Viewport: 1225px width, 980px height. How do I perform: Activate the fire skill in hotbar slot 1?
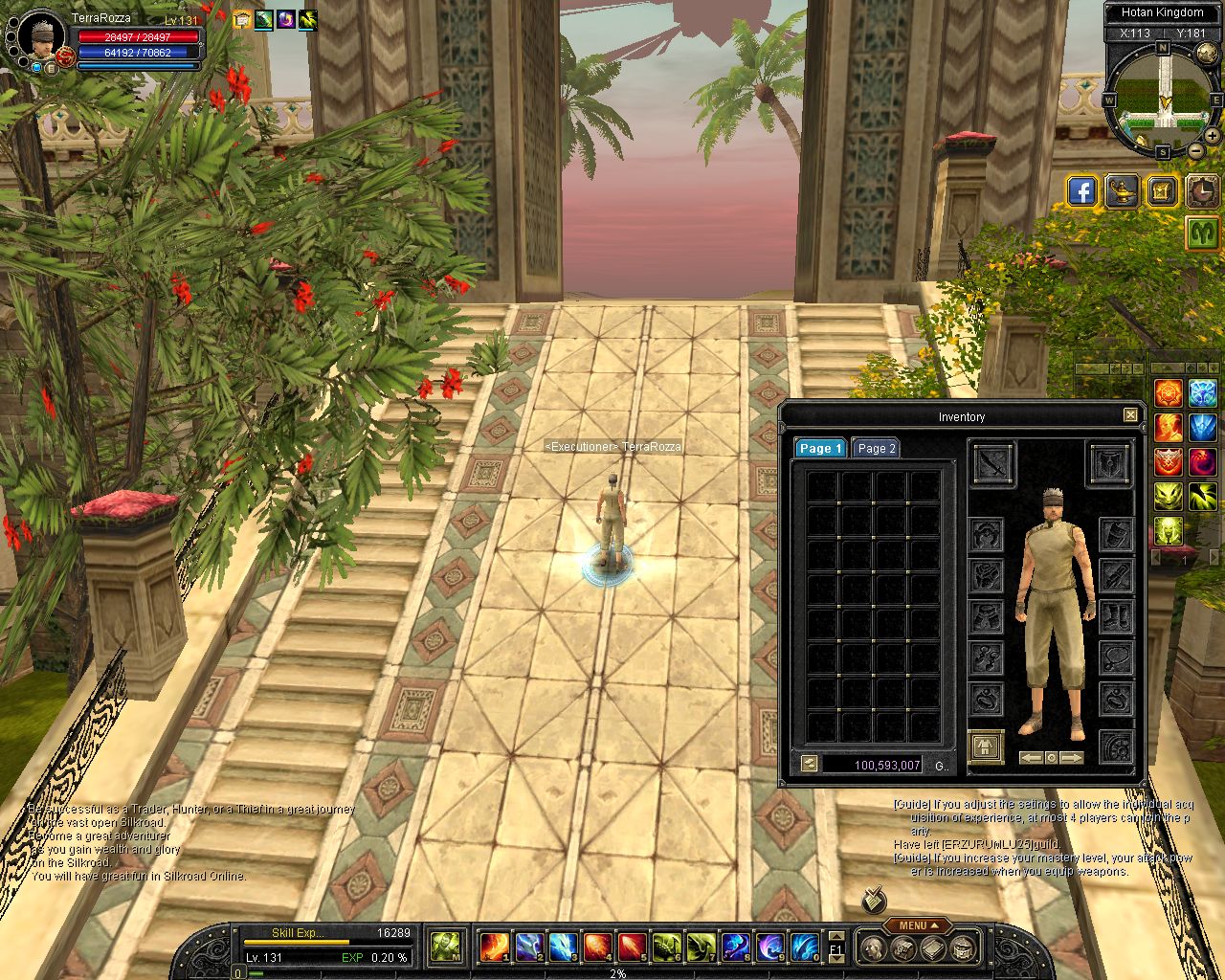pyautogui.click(x=494, y=947)
